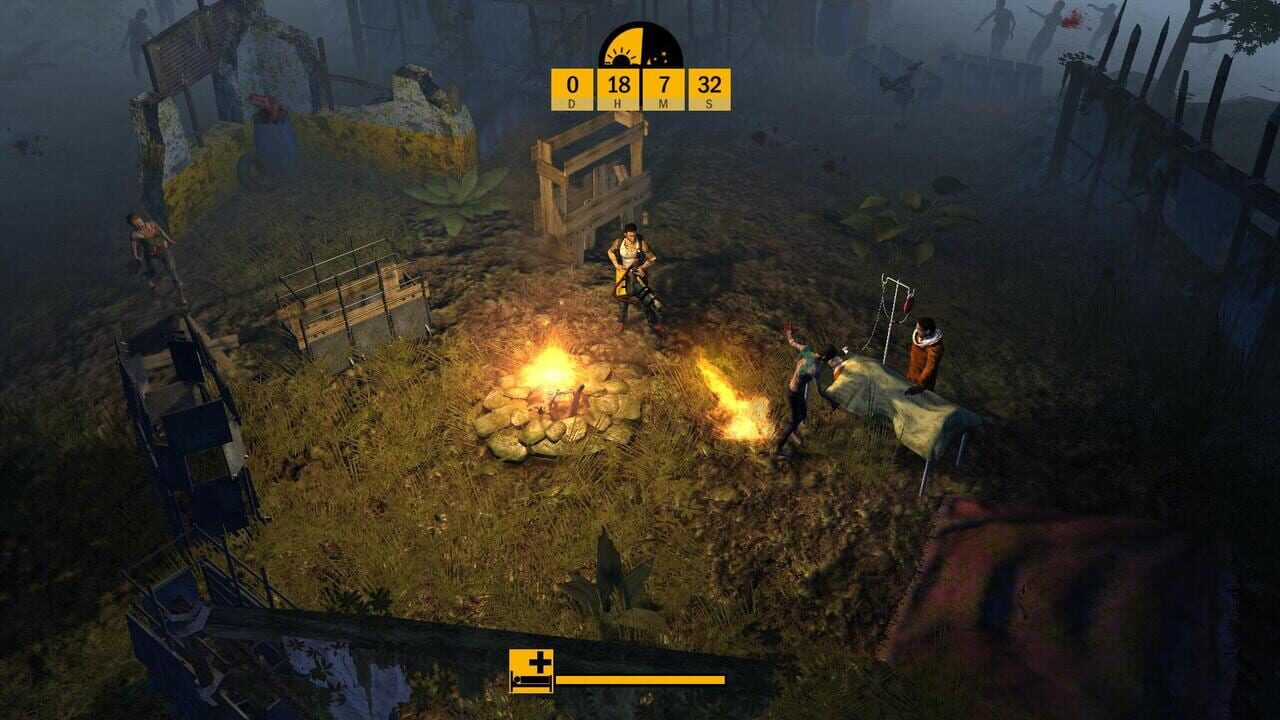The image size is (1280, 720).
Task: Click the D days counter box
Action: [570, 90]
